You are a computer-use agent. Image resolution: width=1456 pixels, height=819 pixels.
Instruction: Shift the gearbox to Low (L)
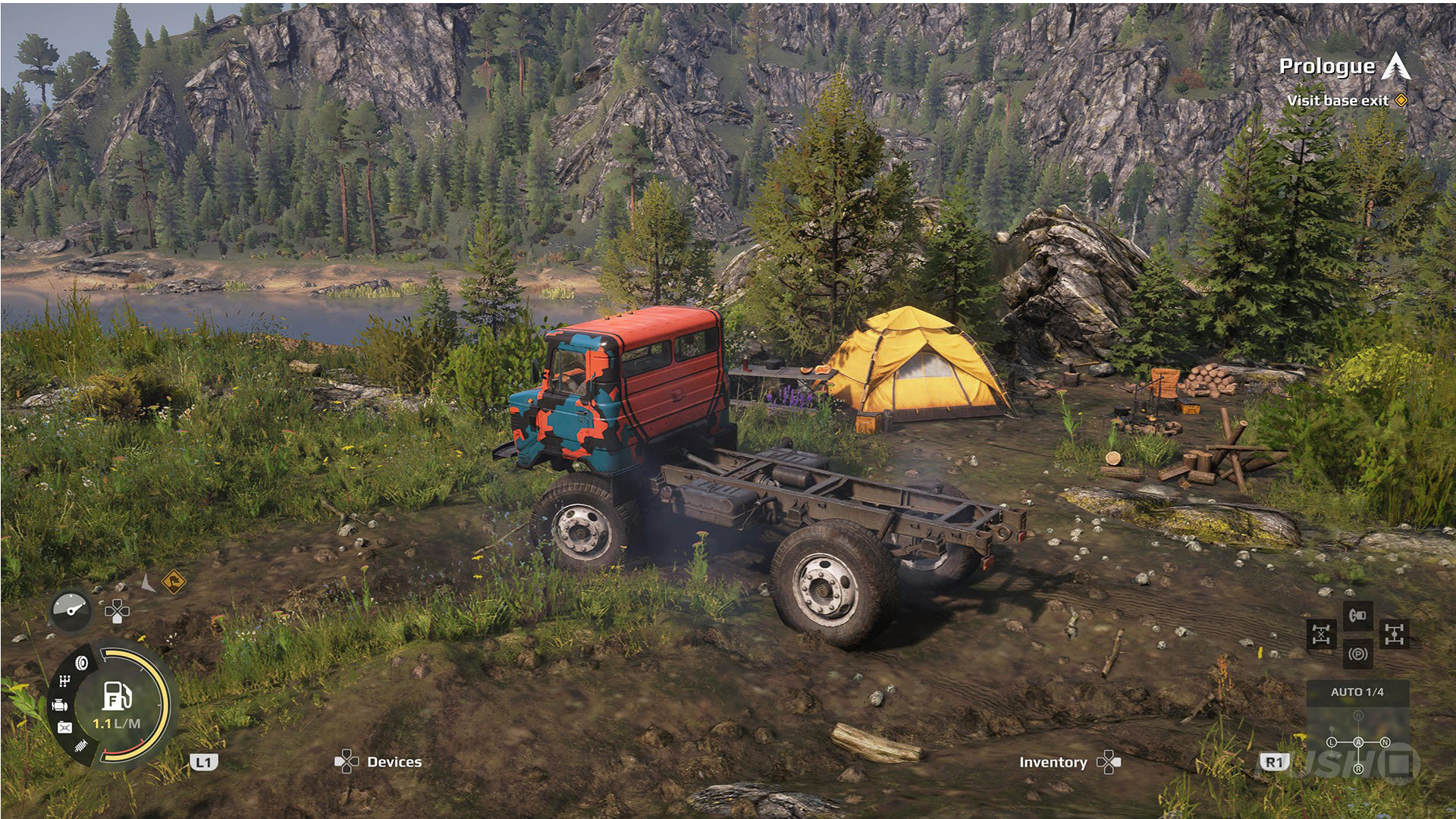coord(1332,742)
